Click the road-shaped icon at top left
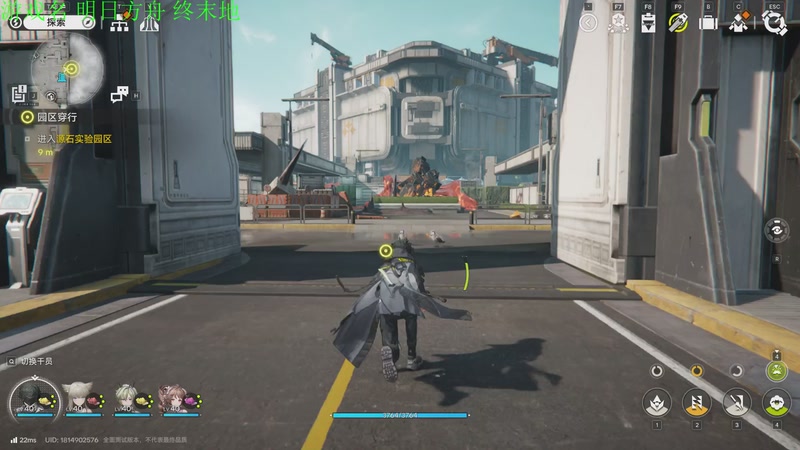This screenshot has width=800, height=450. [x=147, y=23]
